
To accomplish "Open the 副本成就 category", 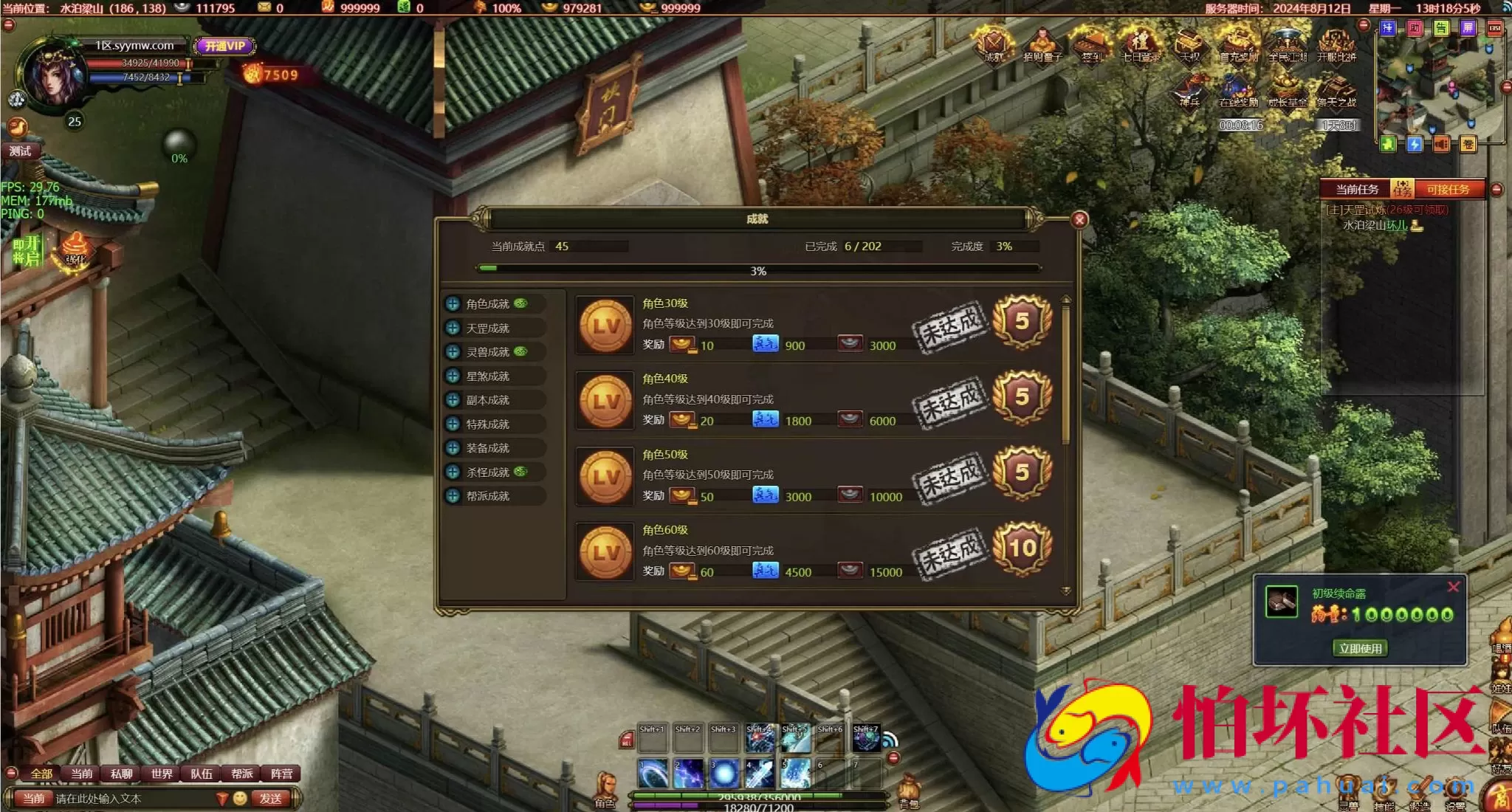I will (487, 400).
